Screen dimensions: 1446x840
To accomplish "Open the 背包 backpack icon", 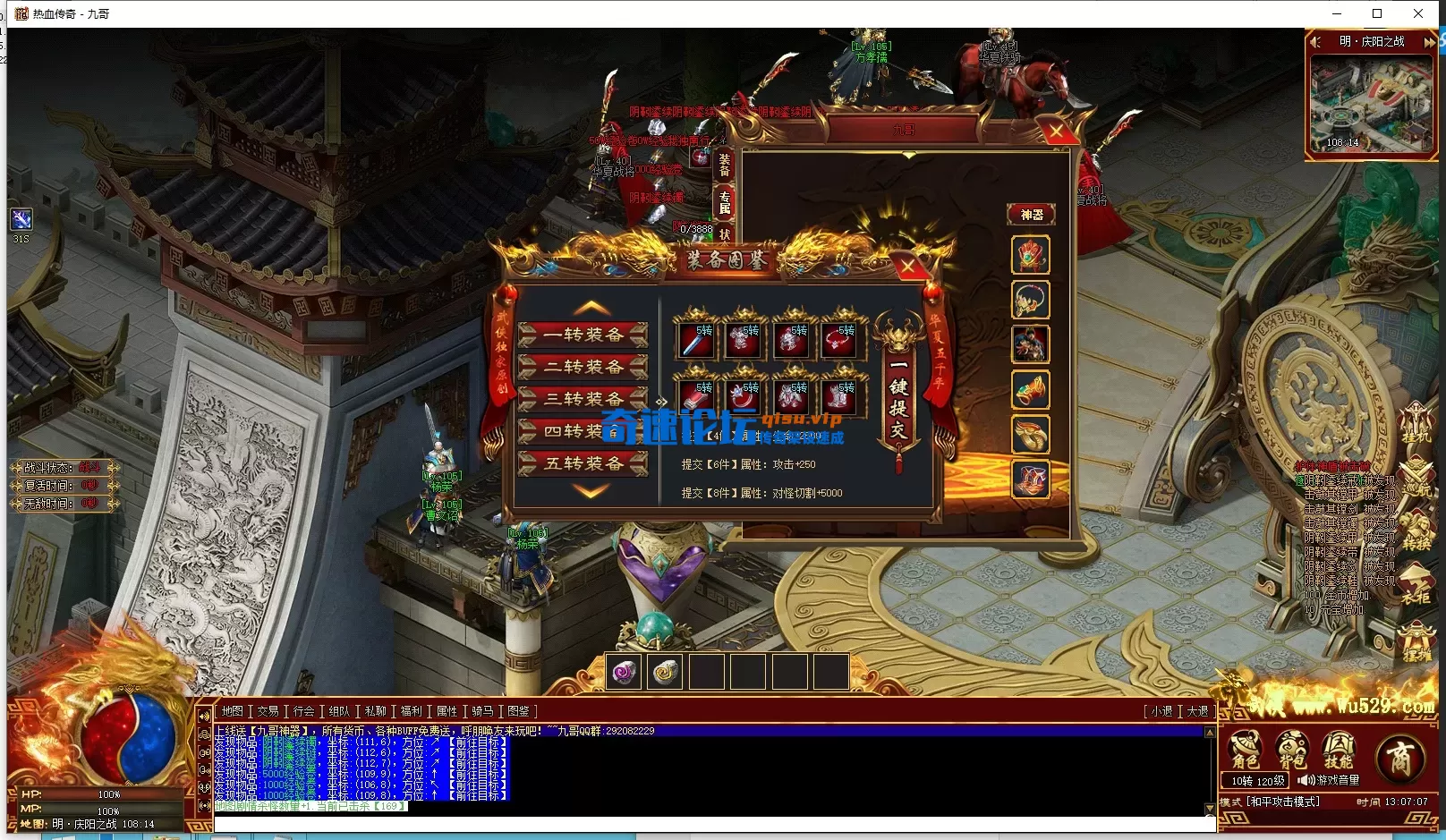I will coord(1291,748).
